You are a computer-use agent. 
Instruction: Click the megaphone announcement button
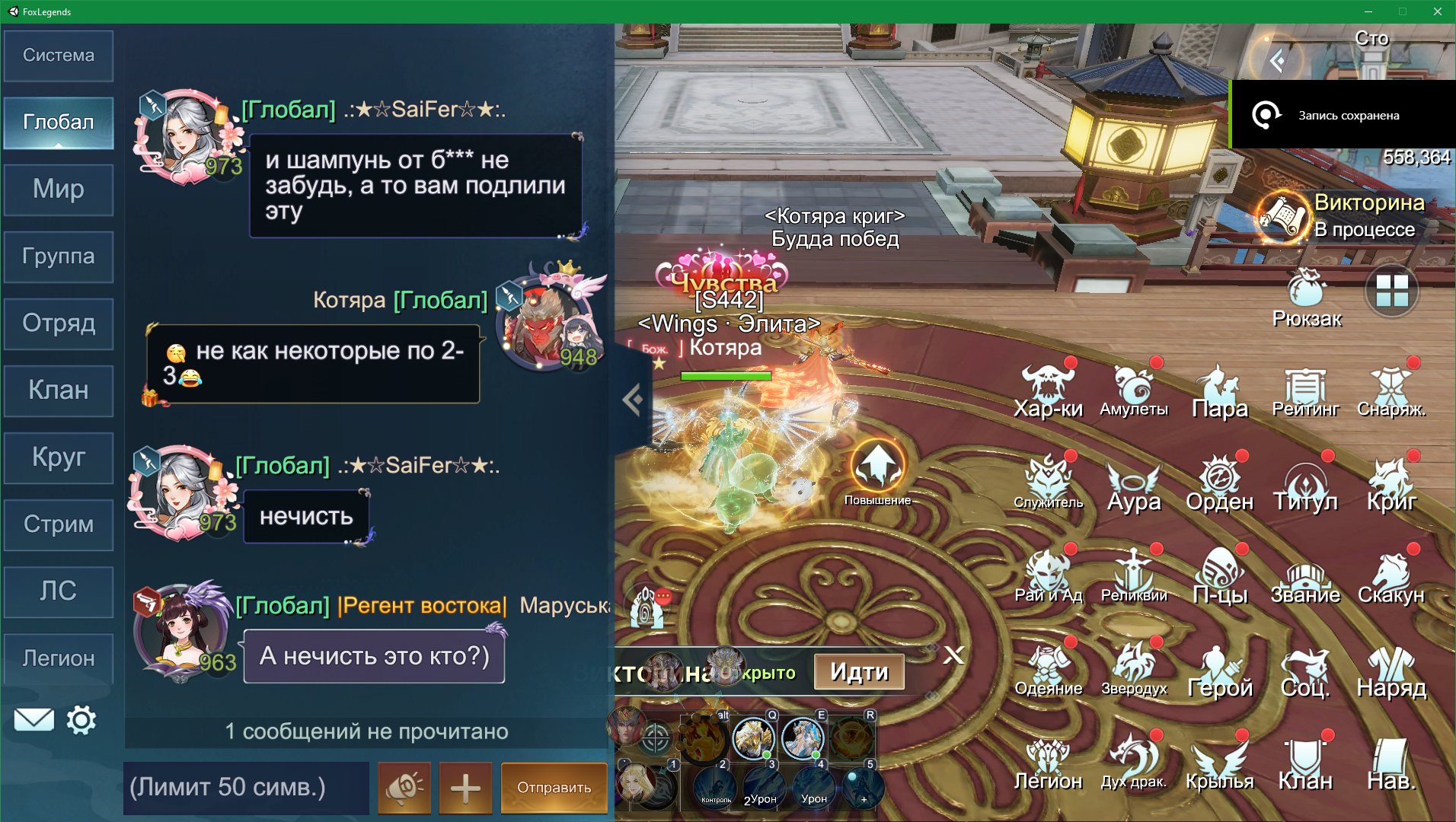(404, 788)
